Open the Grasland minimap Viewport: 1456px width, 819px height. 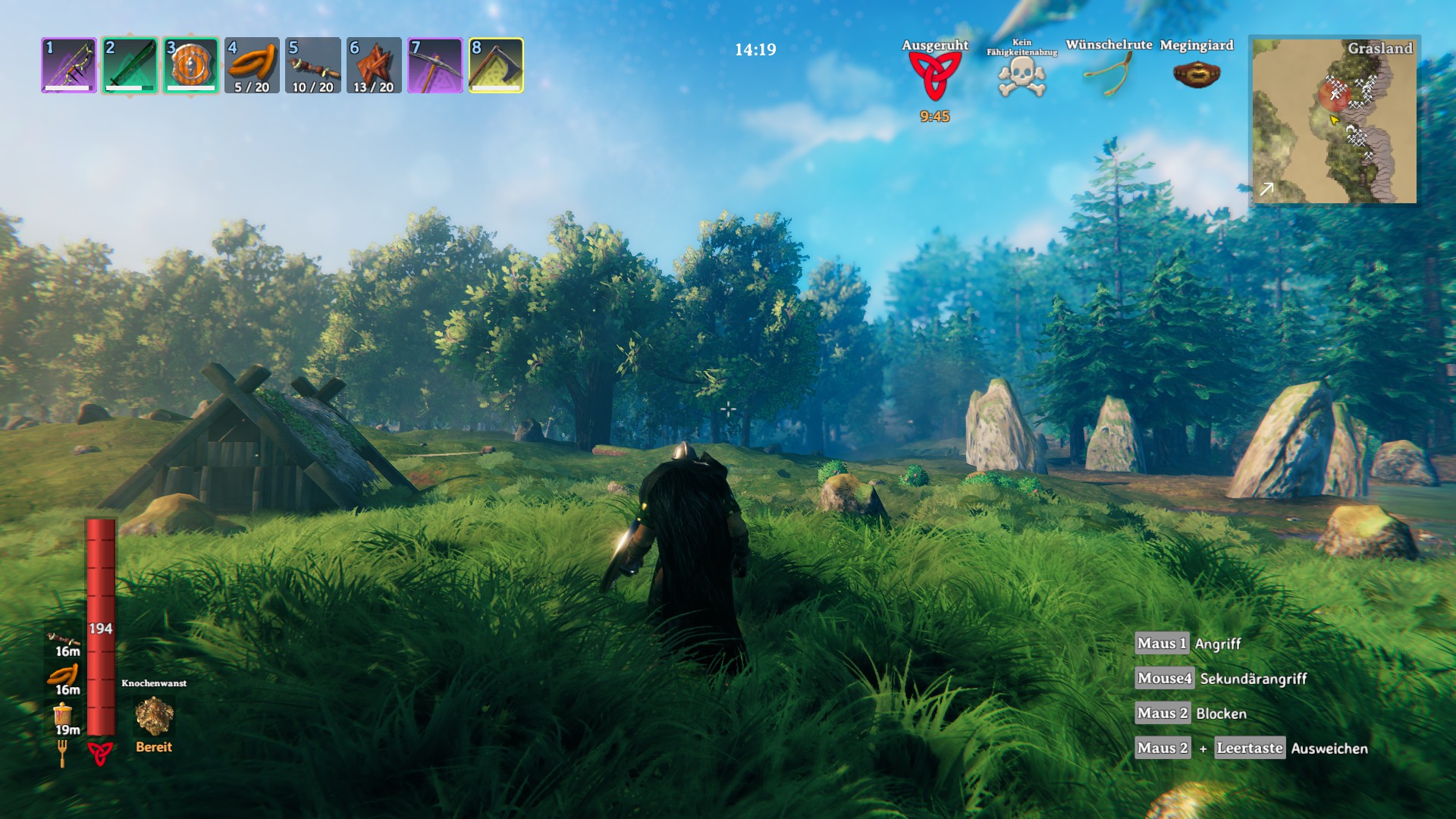[x=1334, y=120]
